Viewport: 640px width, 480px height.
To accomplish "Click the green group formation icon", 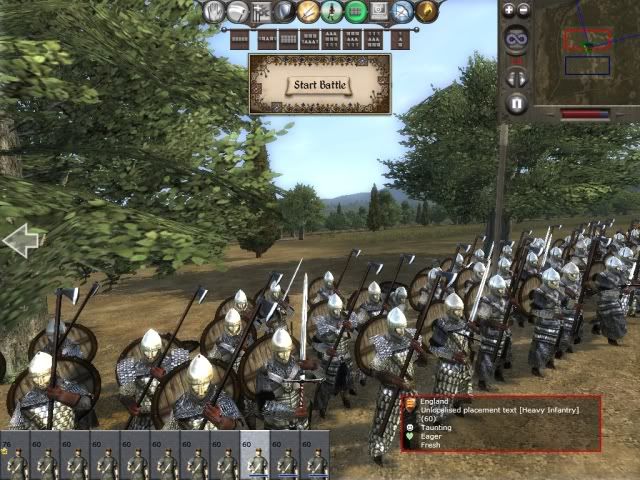I will [356, 11].
